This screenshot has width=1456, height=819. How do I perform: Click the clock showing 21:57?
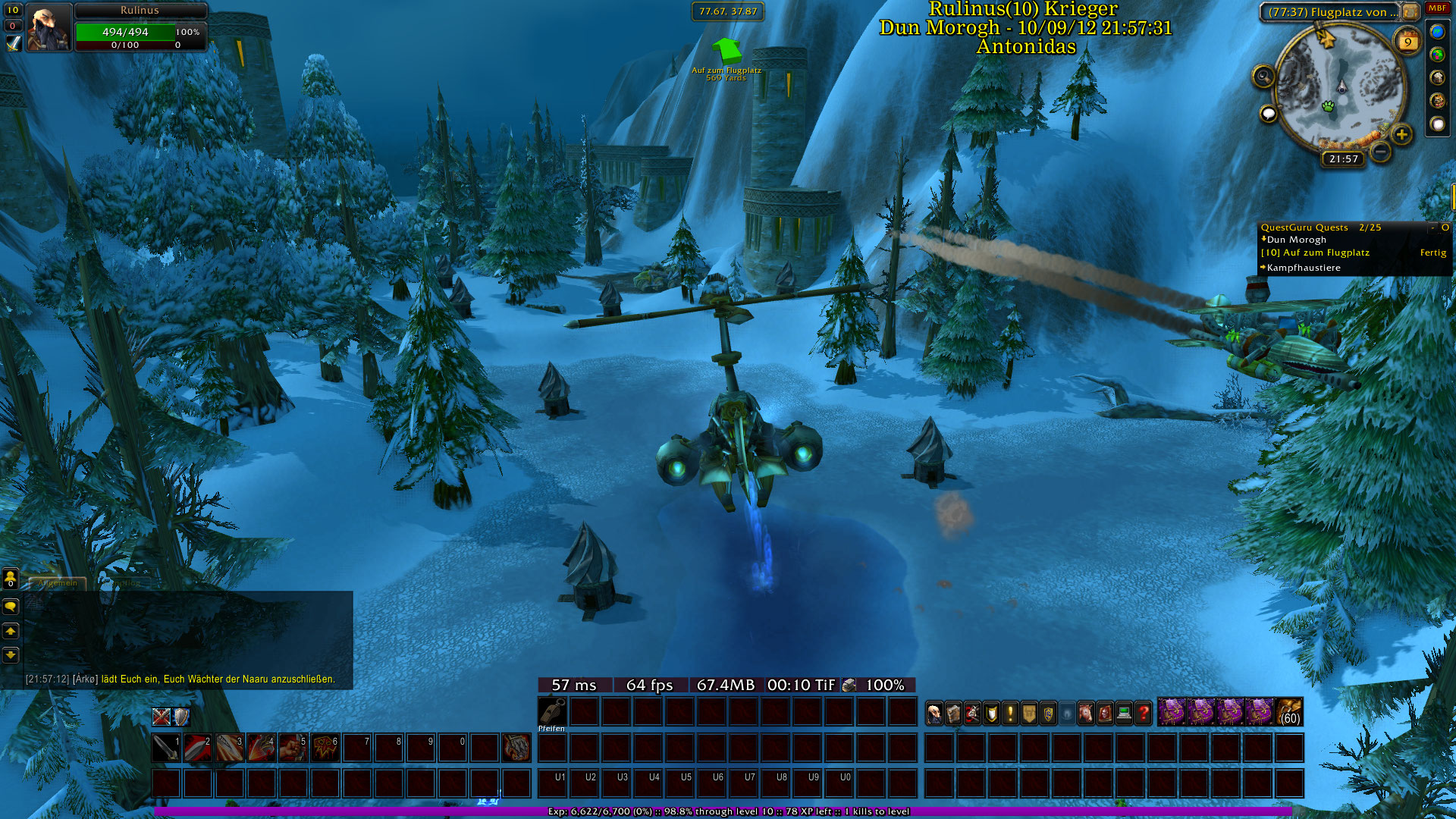point(1343,159)
